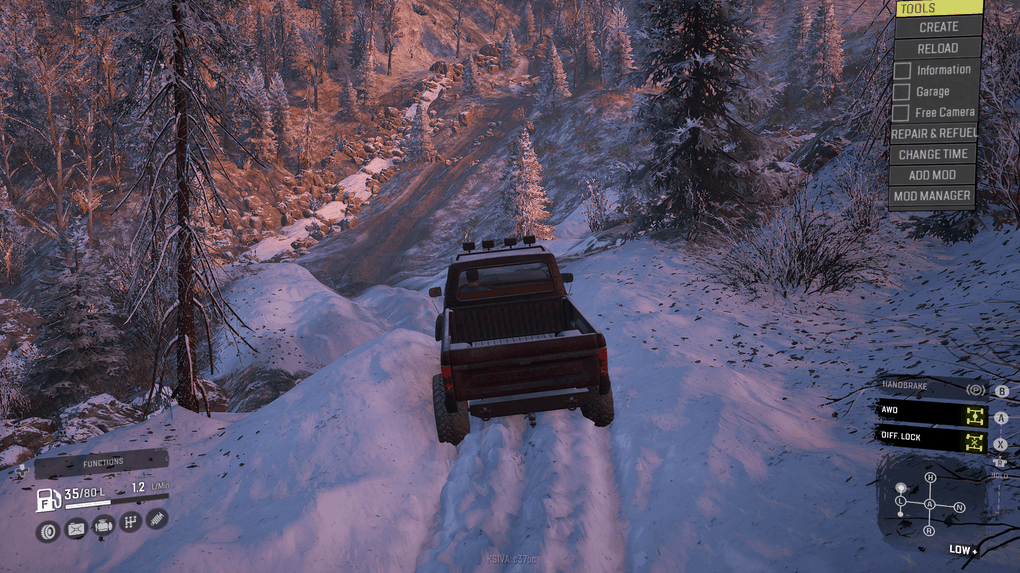Select the engine status icon
This screenshot has height=573, width=1020.
pyautogui.click(x=102, y=525)
